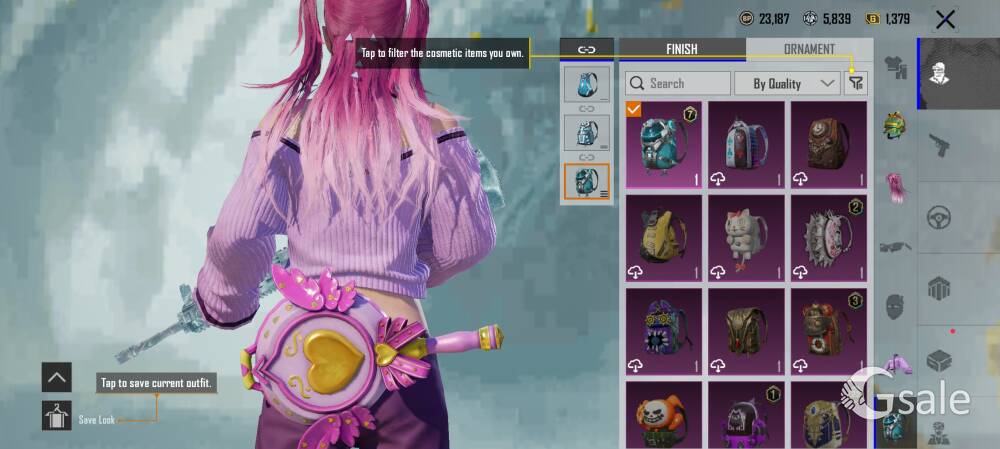The width and height of the screenshot is (1000, 449).
Task: Open the By Quality sort dropdown
Action: [x=787, y=83]
